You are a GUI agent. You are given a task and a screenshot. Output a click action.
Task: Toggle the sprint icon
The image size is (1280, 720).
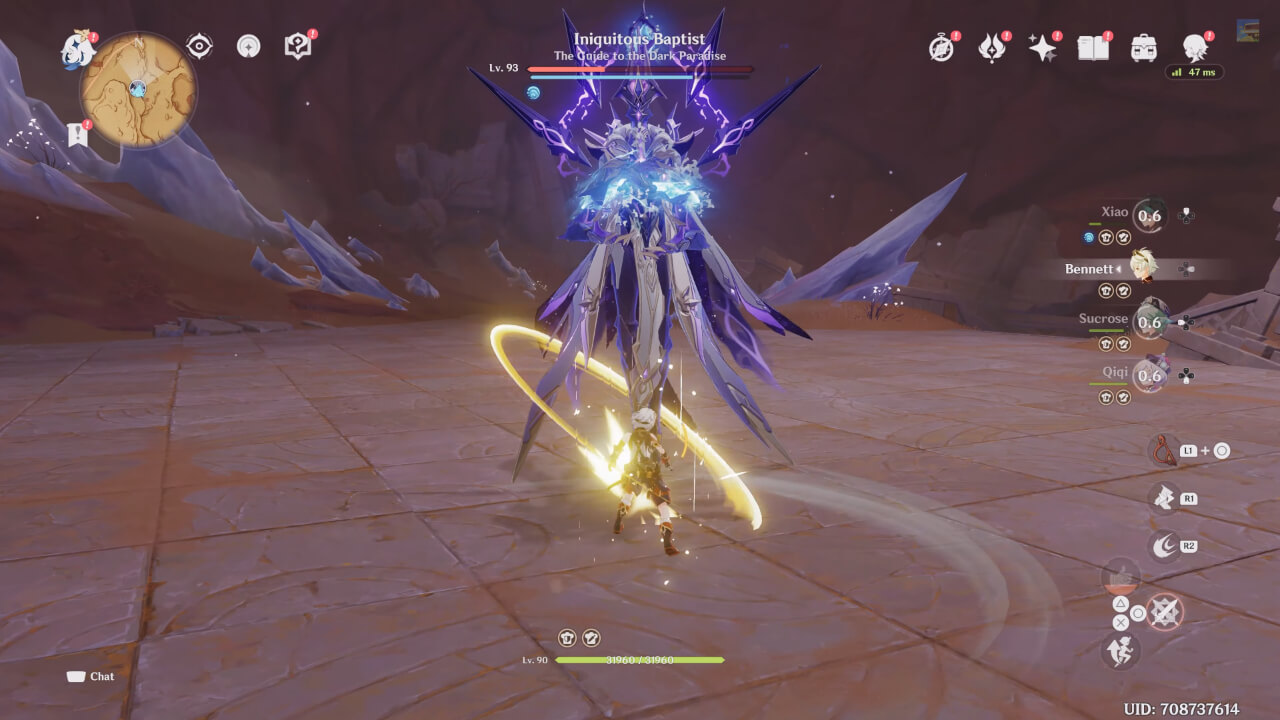[x=1122, y=651]
